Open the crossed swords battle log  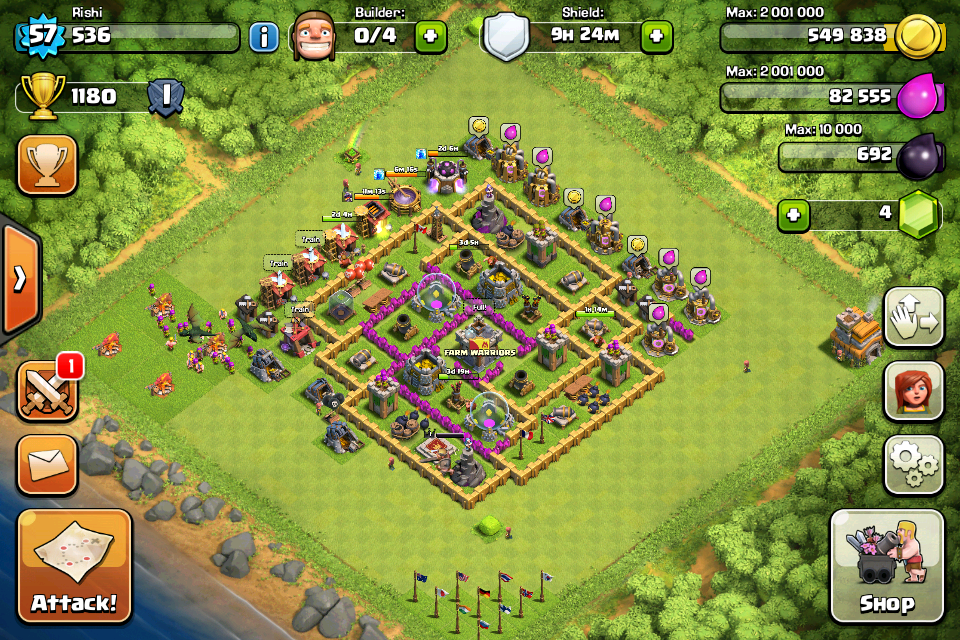point(47,390)
